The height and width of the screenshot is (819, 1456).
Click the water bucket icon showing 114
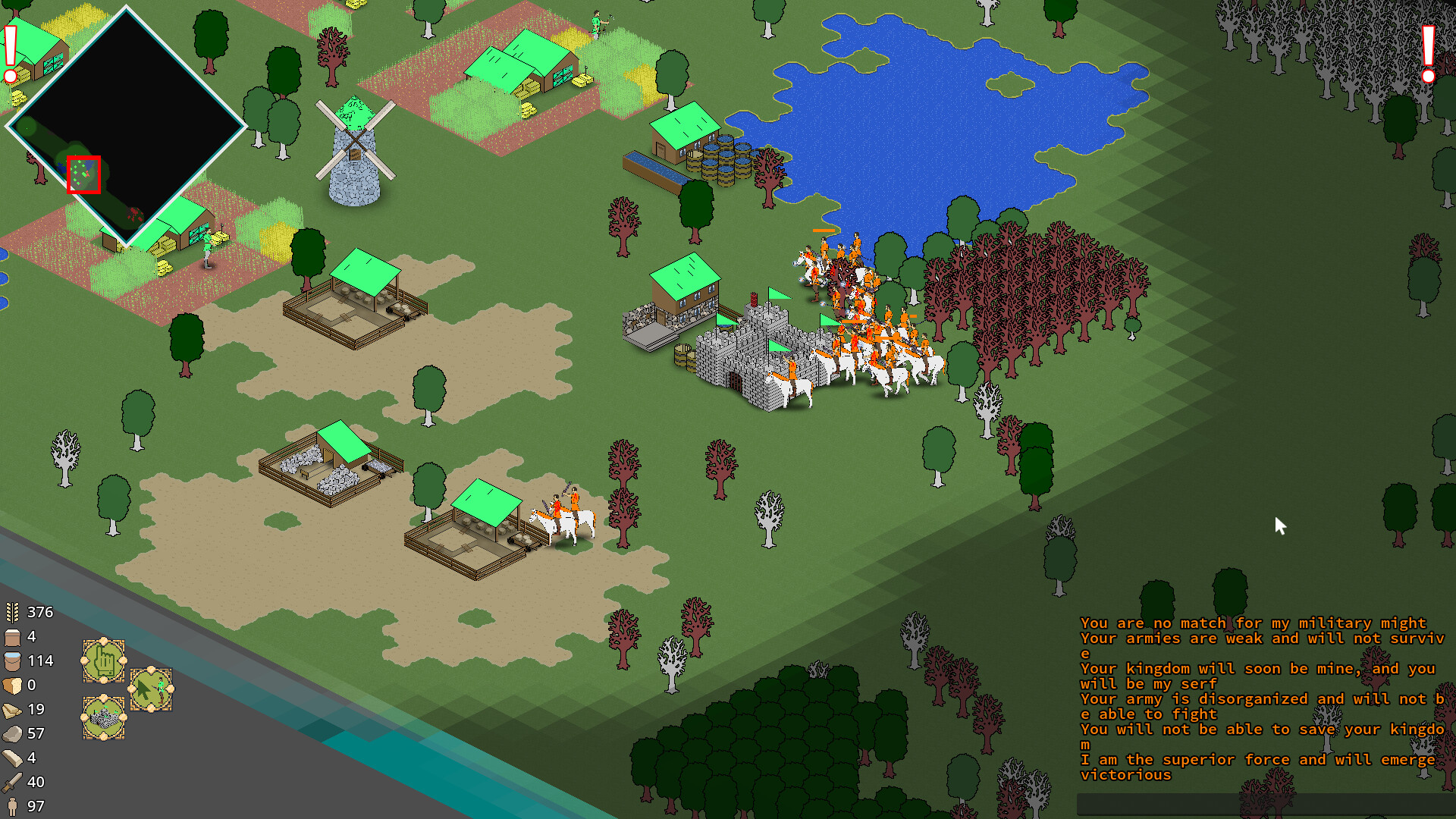(11, 661)
